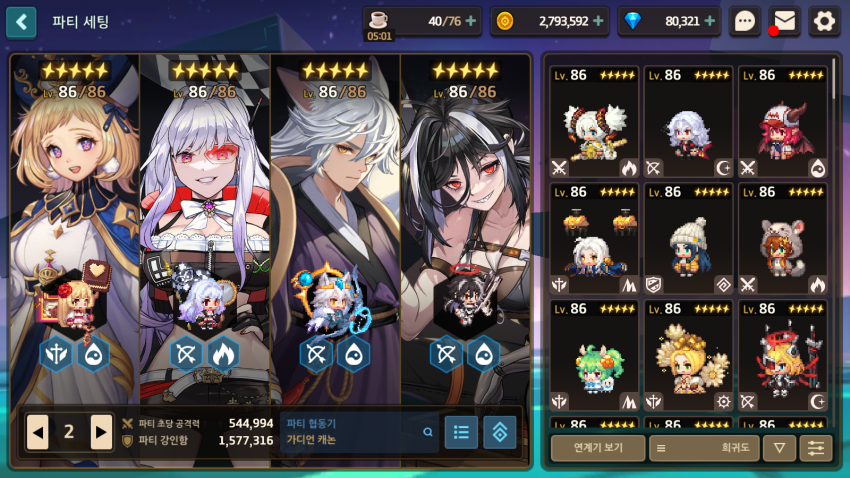Inspect the party chain skill magnifier
Screen dimensions: 850x478
coord(428,432)
